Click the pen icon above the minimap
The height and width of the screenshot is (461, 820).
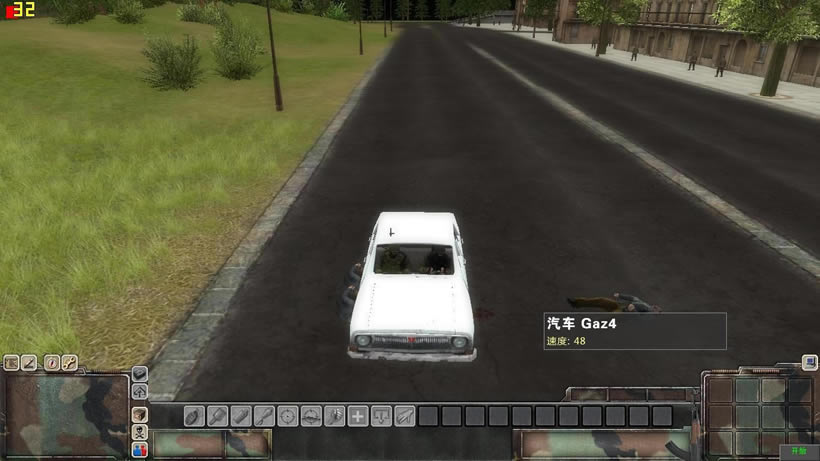click(30, 363)
